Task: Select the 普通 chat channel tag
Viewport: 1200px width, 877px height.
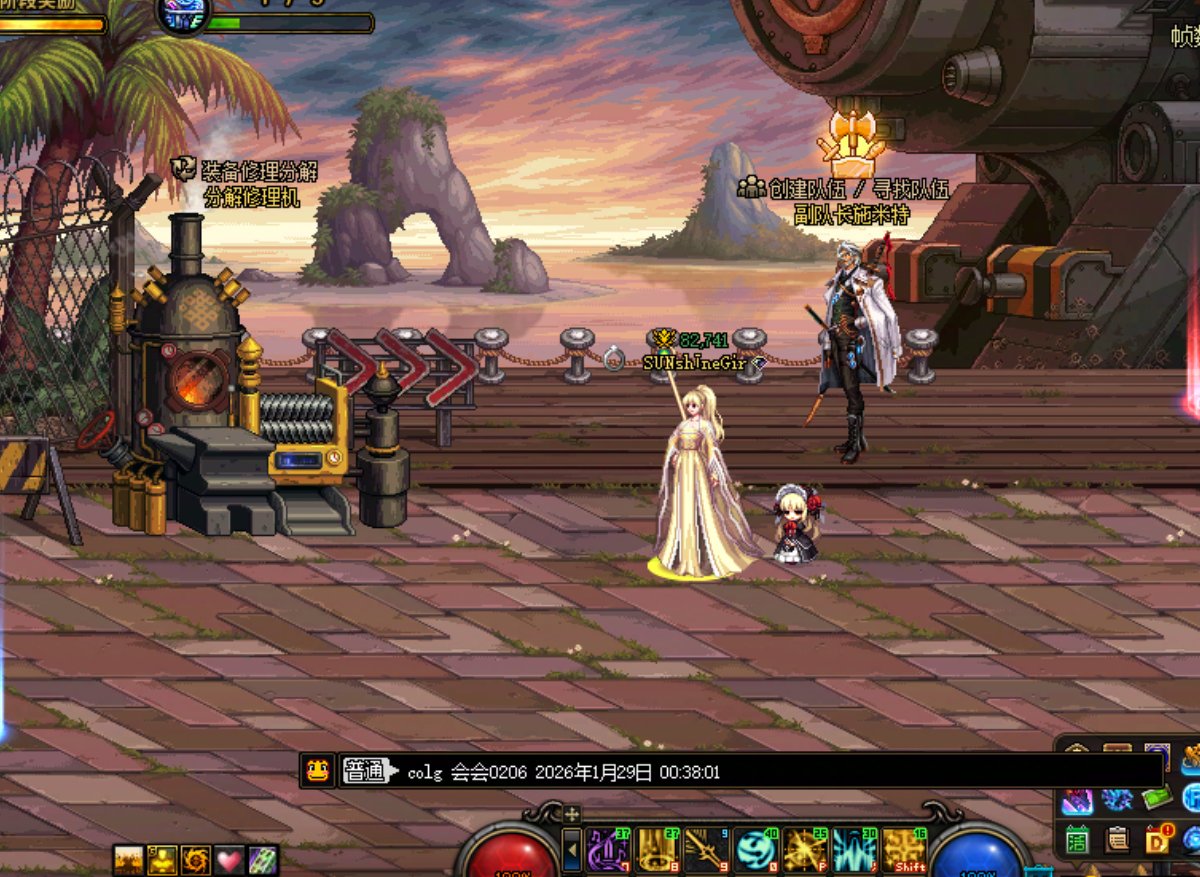Action: [365, 771]
